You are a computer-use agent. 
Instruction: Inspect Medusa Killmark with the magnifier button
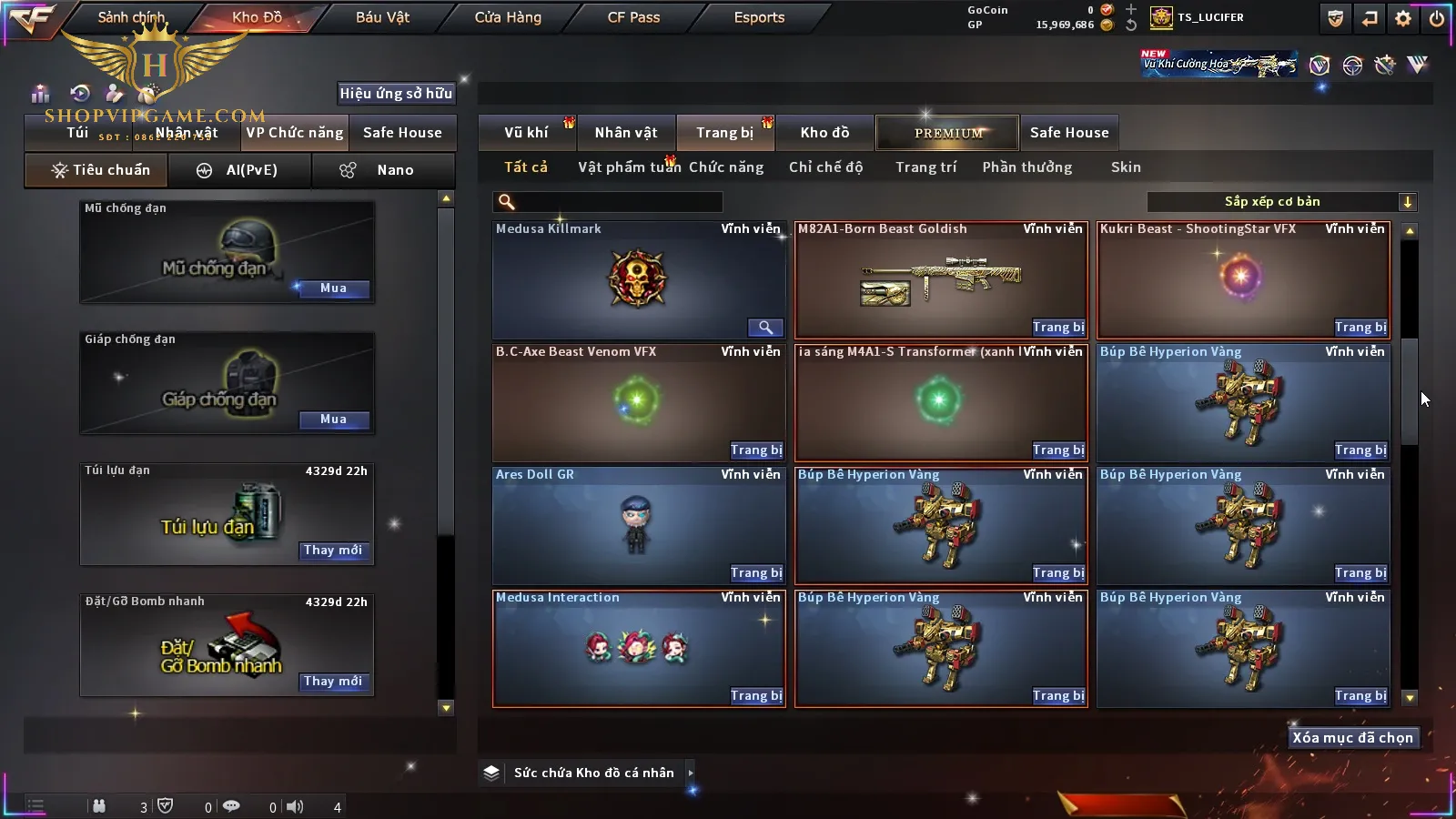[x=765, y=328]
